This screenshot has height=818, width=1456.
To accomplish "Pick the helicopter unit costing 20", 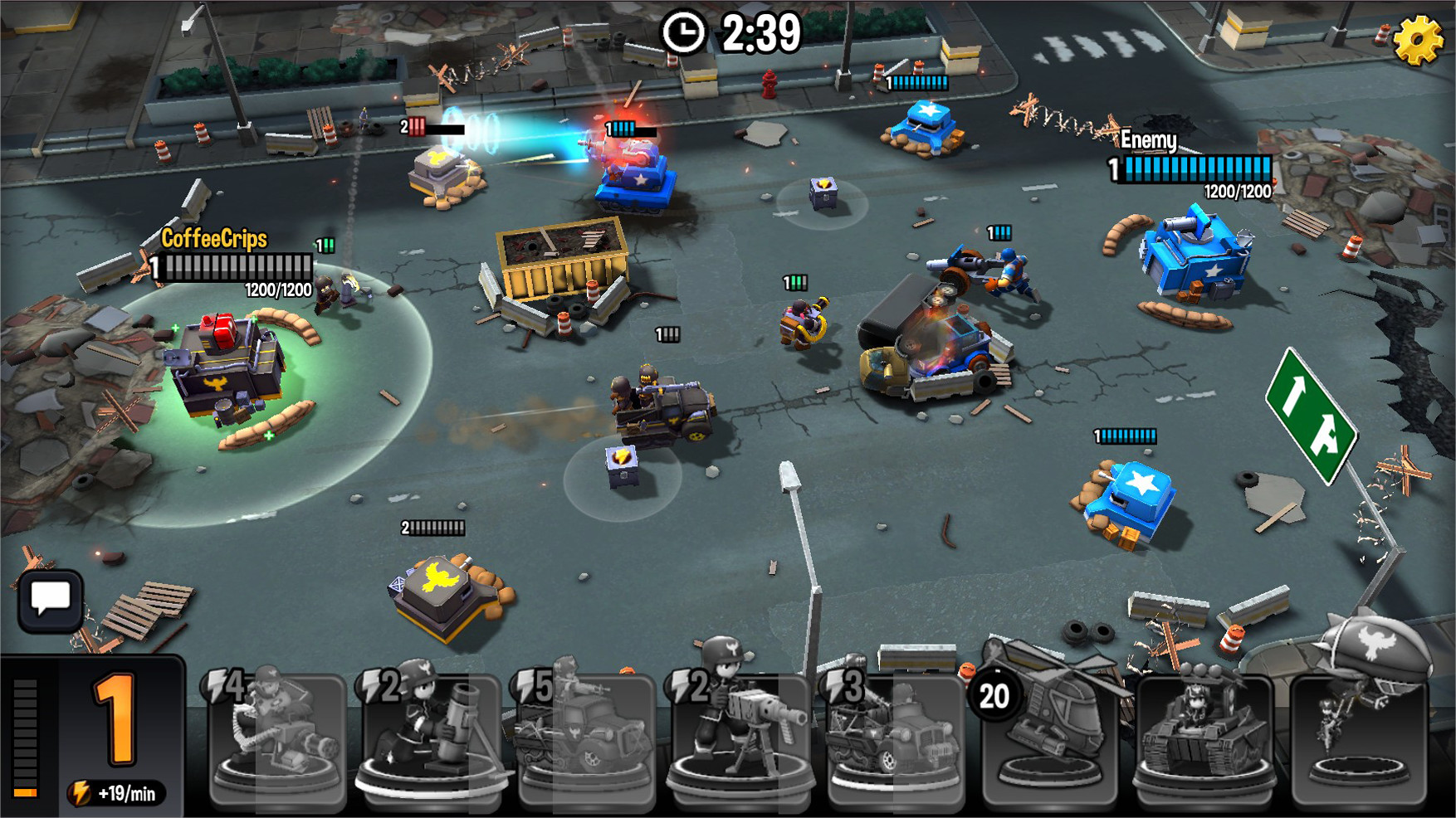I will 1050,738.
